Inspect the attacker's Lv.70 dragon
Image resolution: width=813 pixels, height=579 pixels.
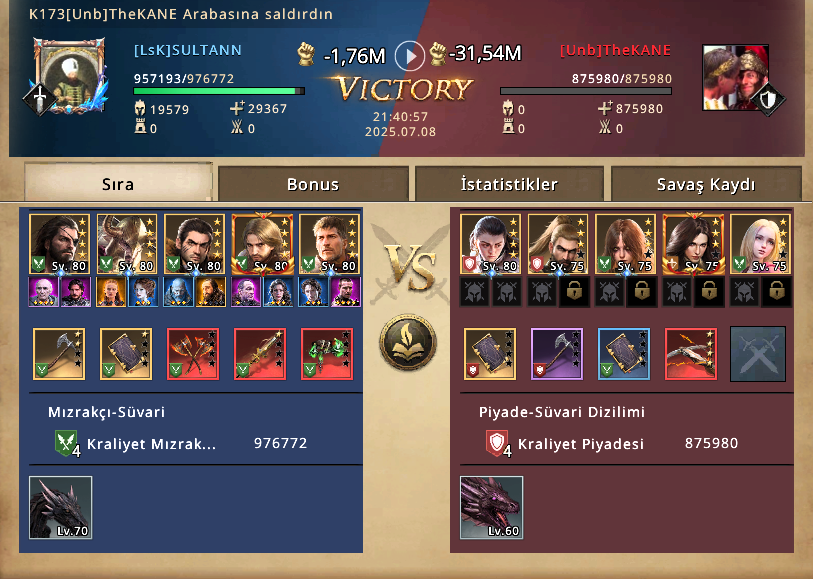coord(61,507)
